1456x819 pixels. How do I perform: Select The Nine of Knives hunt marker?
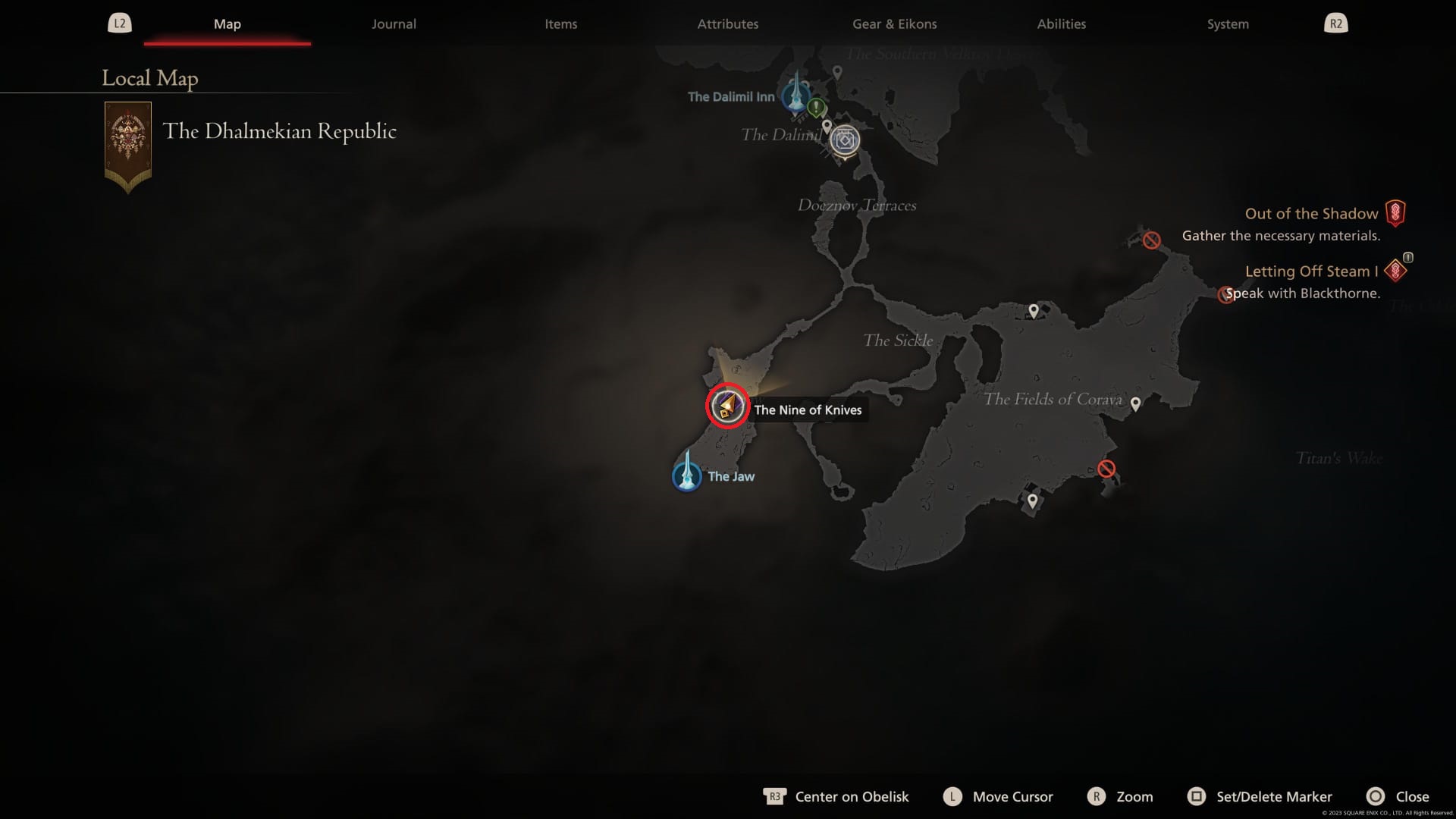[727, 406]
